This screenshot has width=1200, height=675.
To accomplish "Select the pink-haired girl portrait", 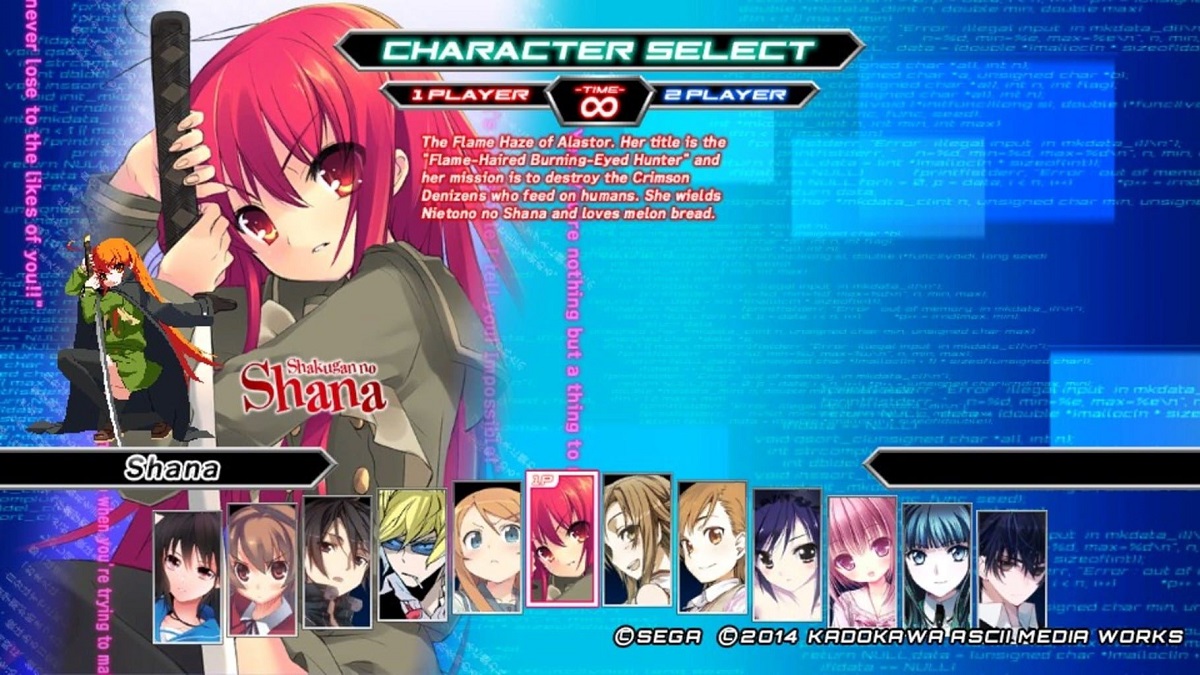I will [862, 560].
